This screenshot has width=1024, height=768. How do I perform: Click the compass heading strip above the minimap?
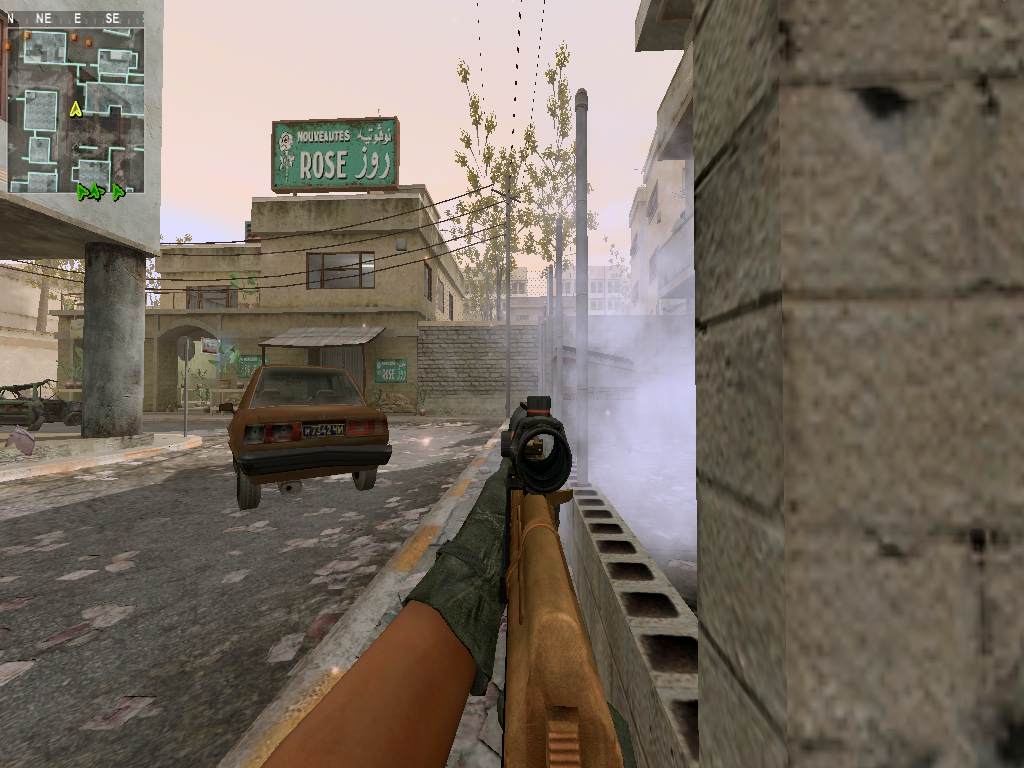(x=76, y=18)
